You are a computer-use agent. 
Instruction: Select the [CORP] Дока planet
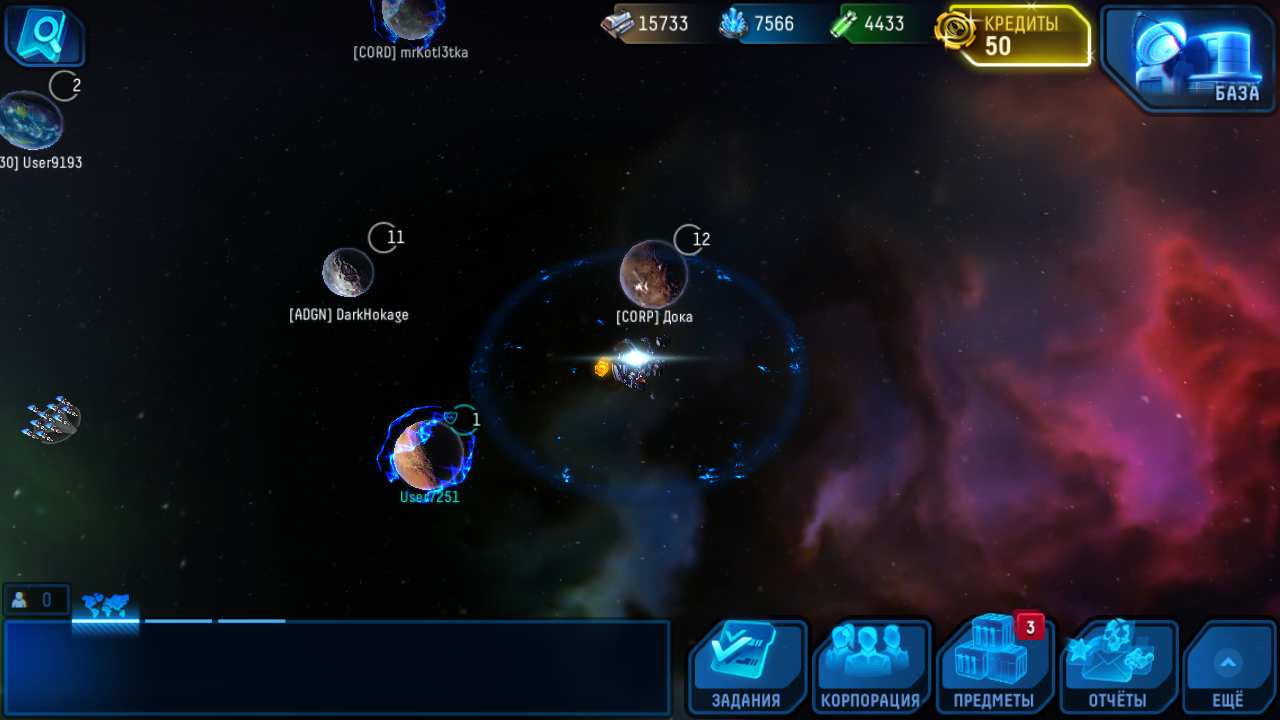(x=653, y=274)
